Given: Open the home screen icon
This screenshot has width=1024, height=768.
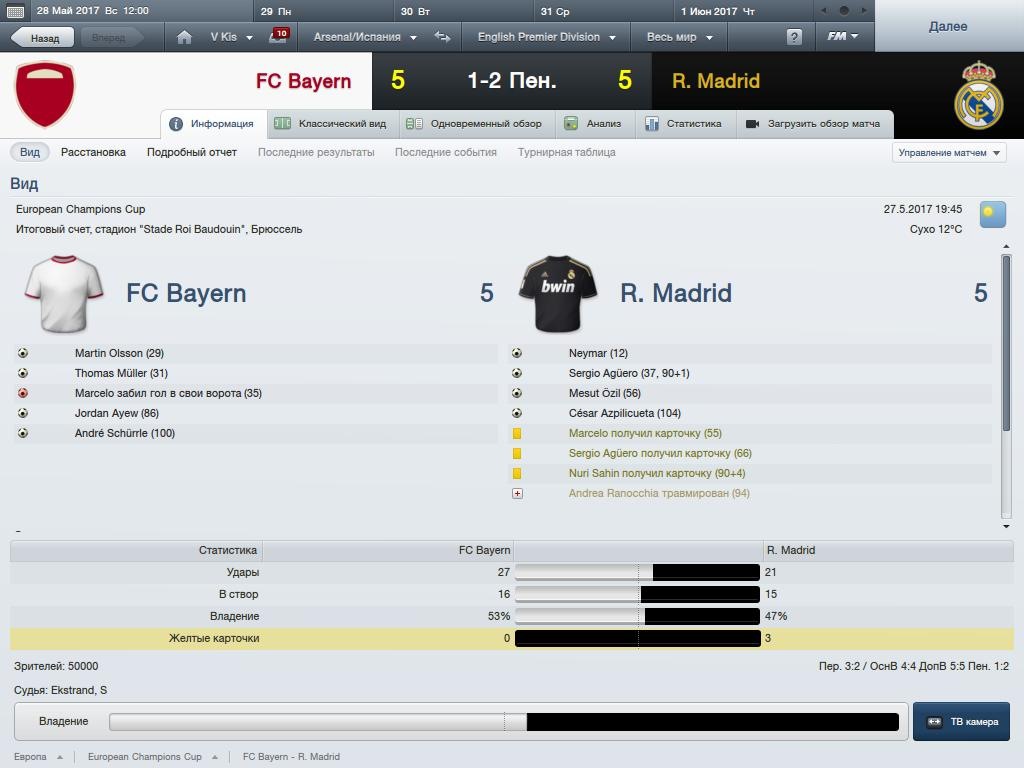Looking at the screenshot, I should coord(184,37).
